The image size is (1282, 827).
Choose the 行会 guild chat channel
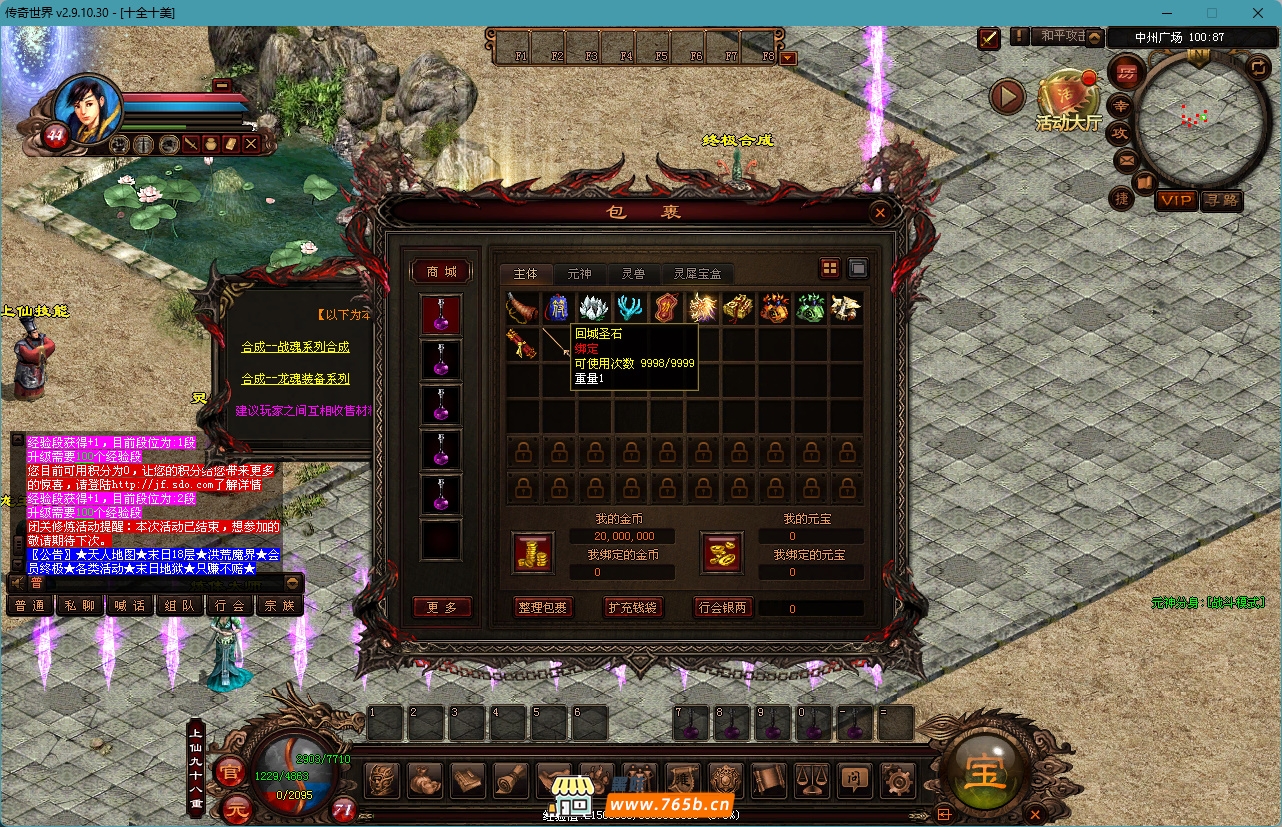[229, 605]
